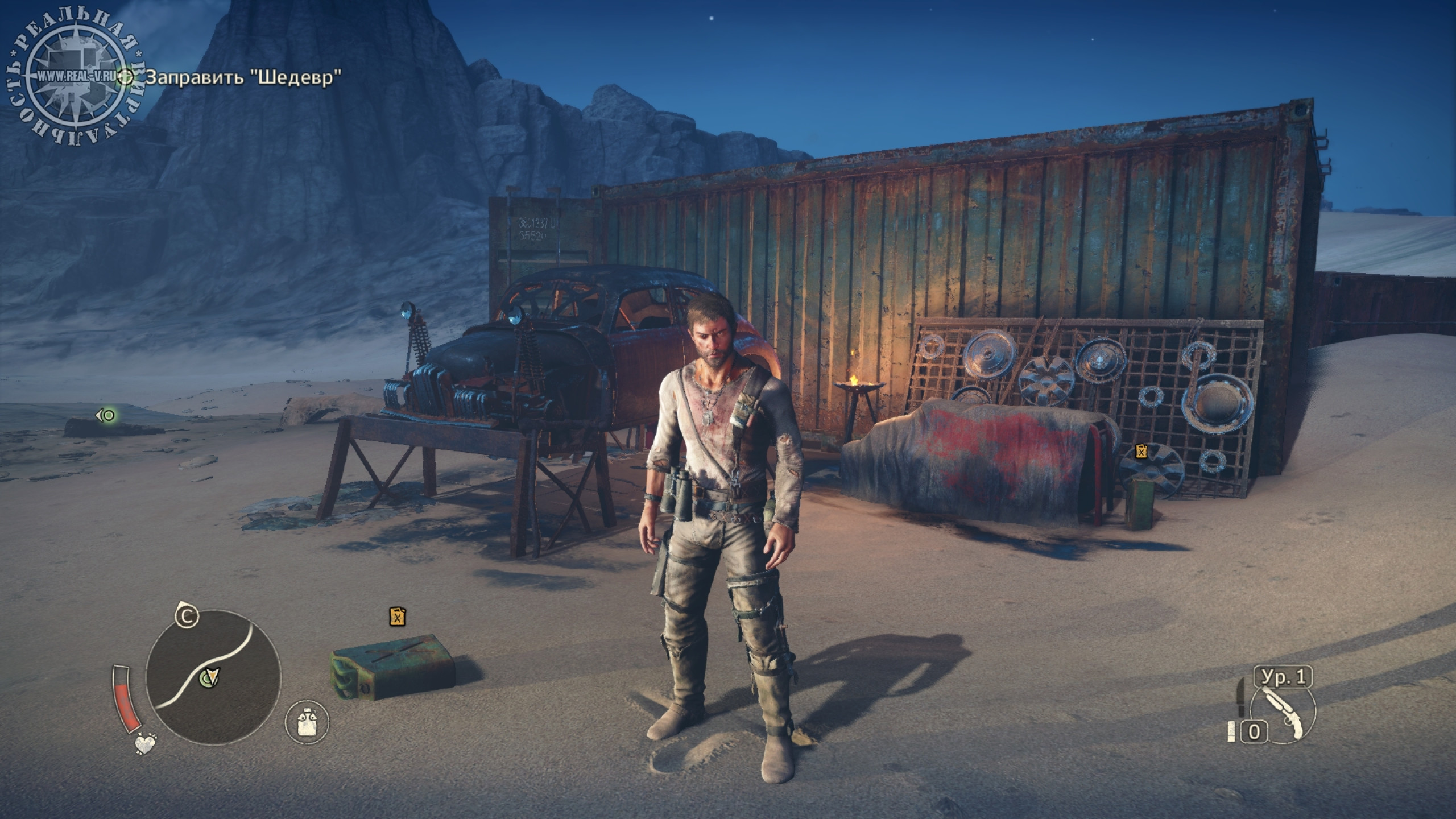The width and height of the screenshot is (1456, 819).
Task: Click the green objective waypoint marker
Action: click(x=106, y=416)
